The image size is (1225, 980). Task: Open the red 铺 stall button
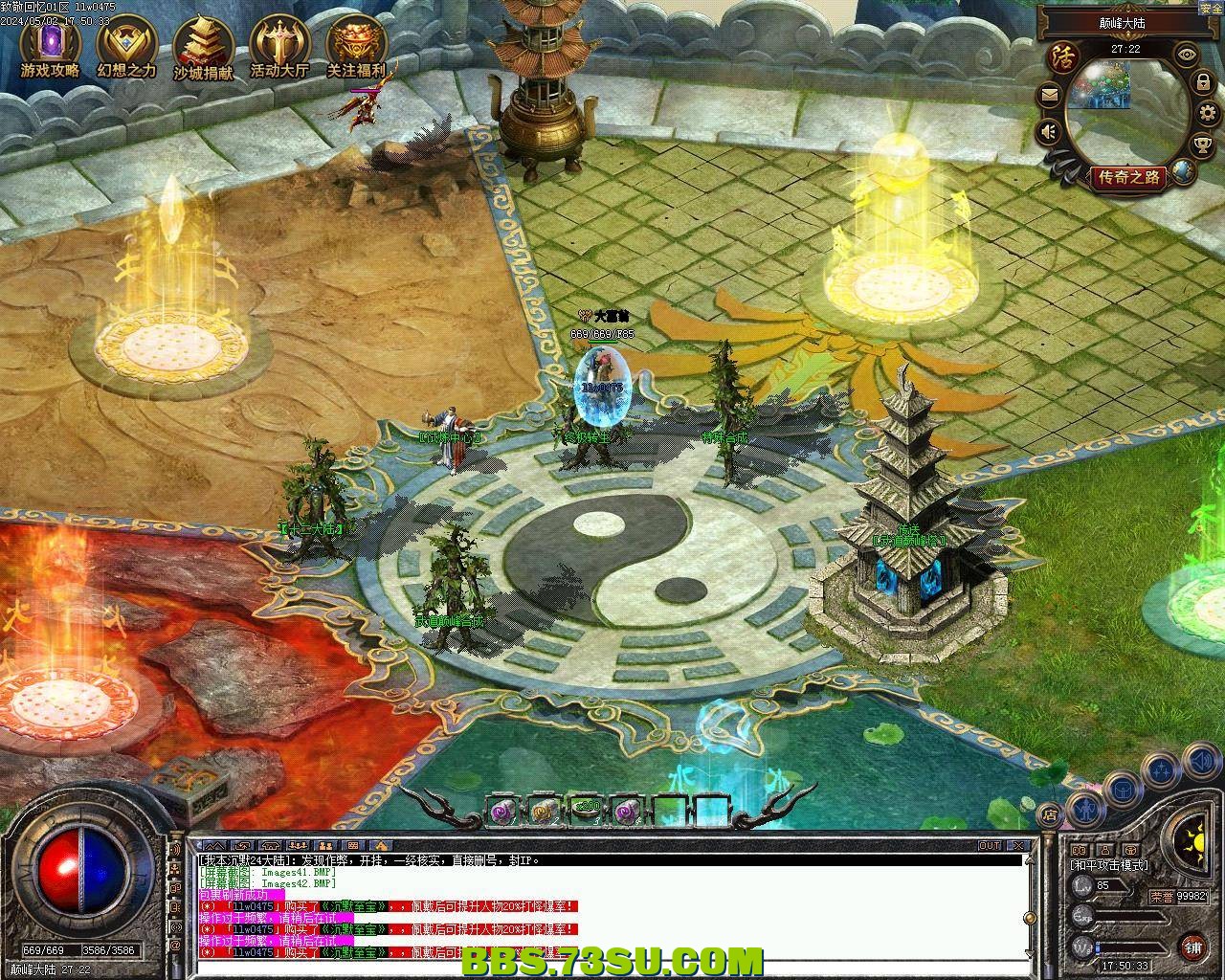(x=1192, y=947)
